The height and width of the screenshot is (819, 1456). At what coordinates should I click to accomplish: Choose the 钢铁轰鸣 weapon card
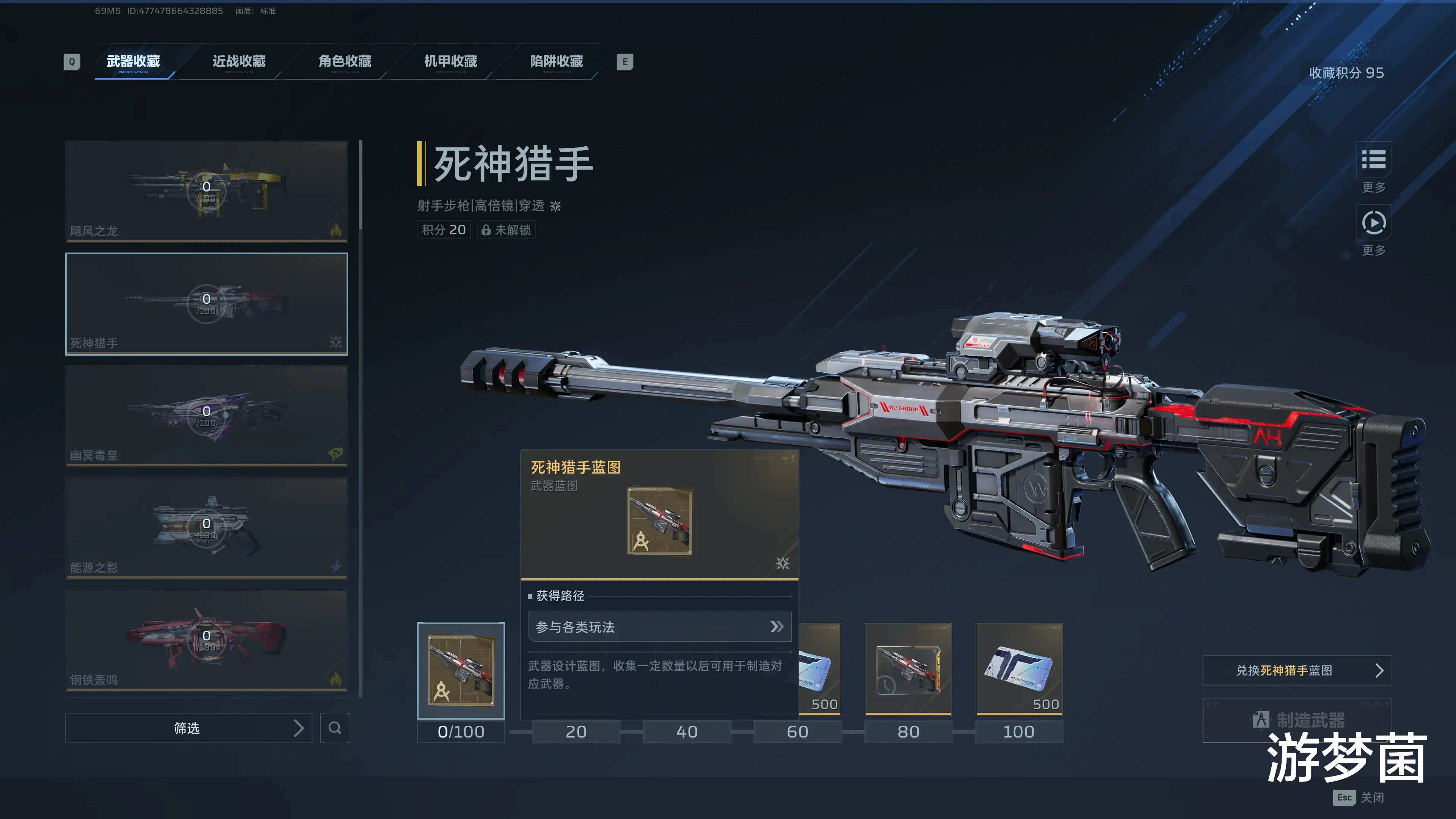[206, 640]
